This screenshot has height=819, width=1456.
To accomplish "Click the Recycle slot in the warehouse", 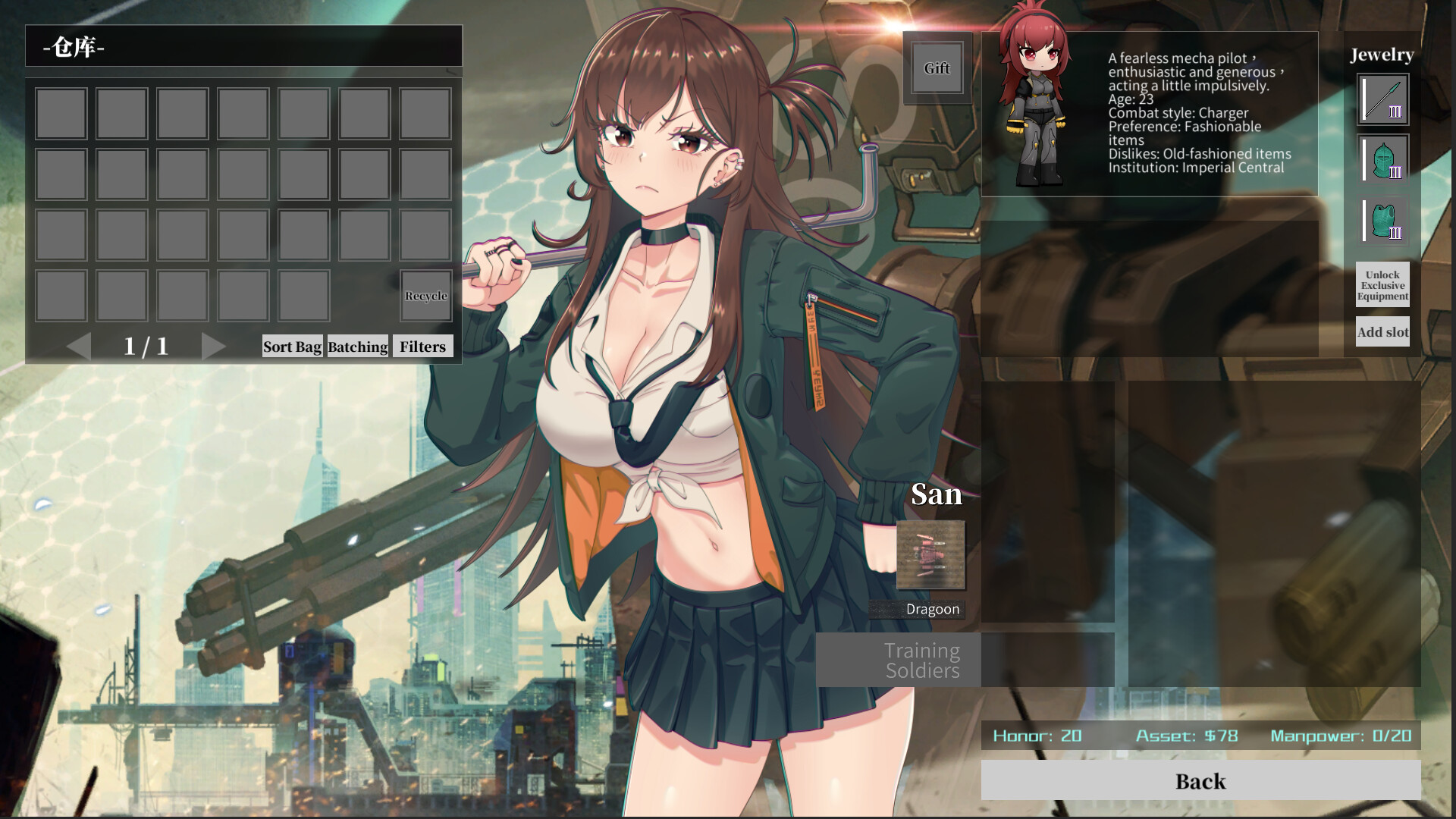I will coord(425,296).
